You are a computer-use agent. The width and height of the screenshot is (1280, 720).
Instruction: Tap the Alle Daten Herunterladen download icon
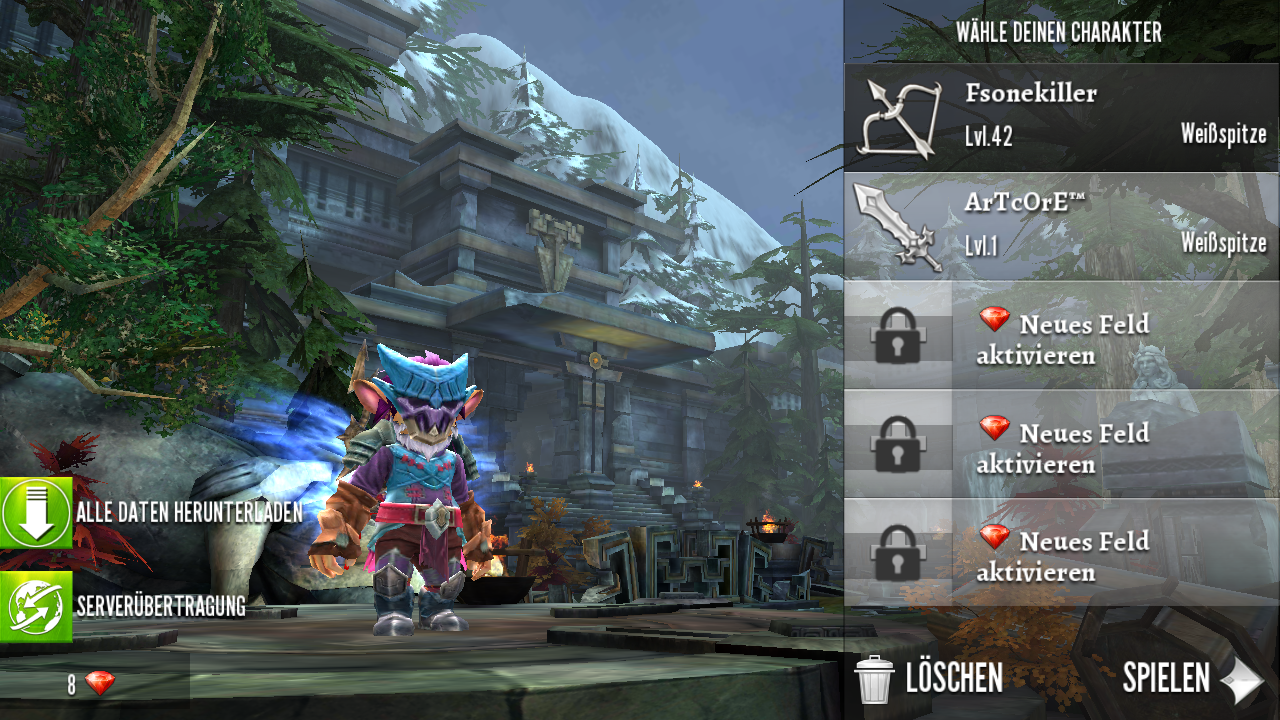(37, 513)
